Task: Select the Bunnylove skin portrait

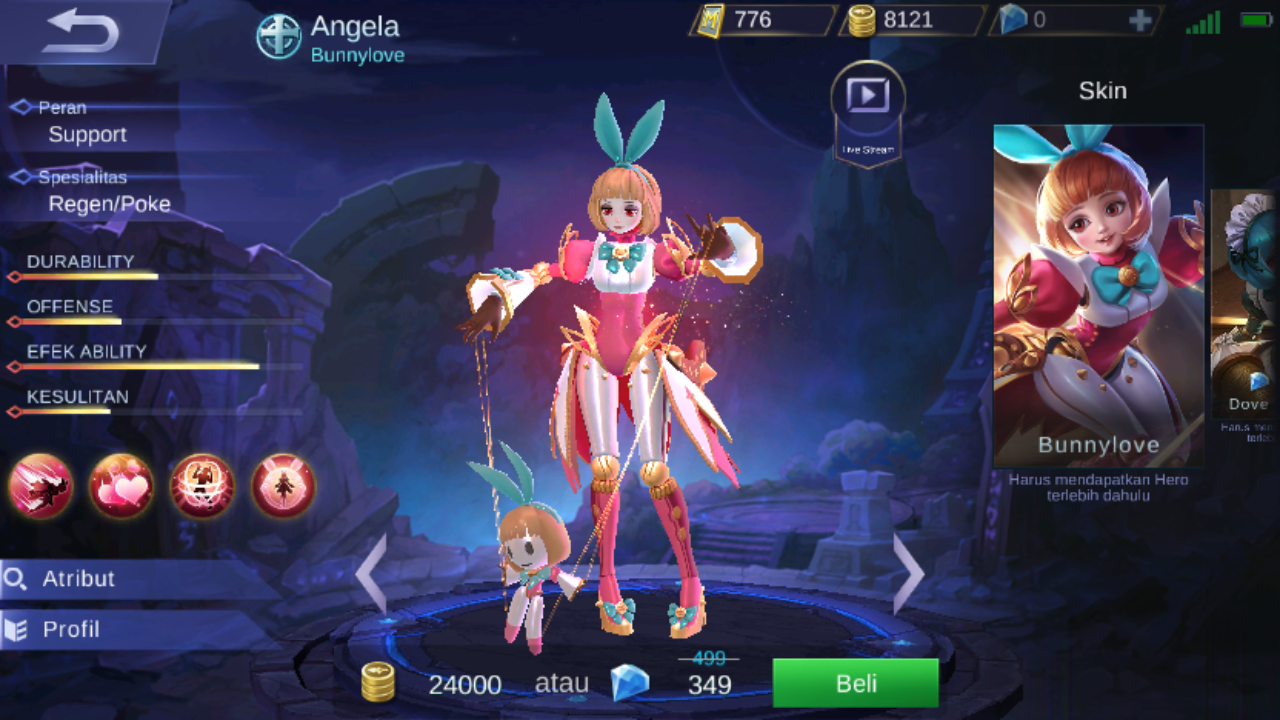Action: click(x=1098, y=290)
